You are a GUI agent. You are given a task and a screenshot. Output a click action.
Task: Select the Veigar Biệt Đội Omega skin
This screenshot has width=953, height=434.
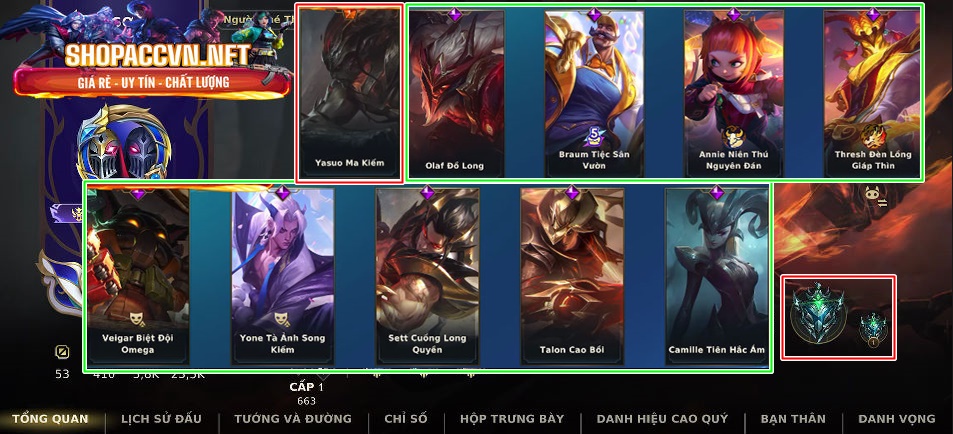(x=139, y=275)
